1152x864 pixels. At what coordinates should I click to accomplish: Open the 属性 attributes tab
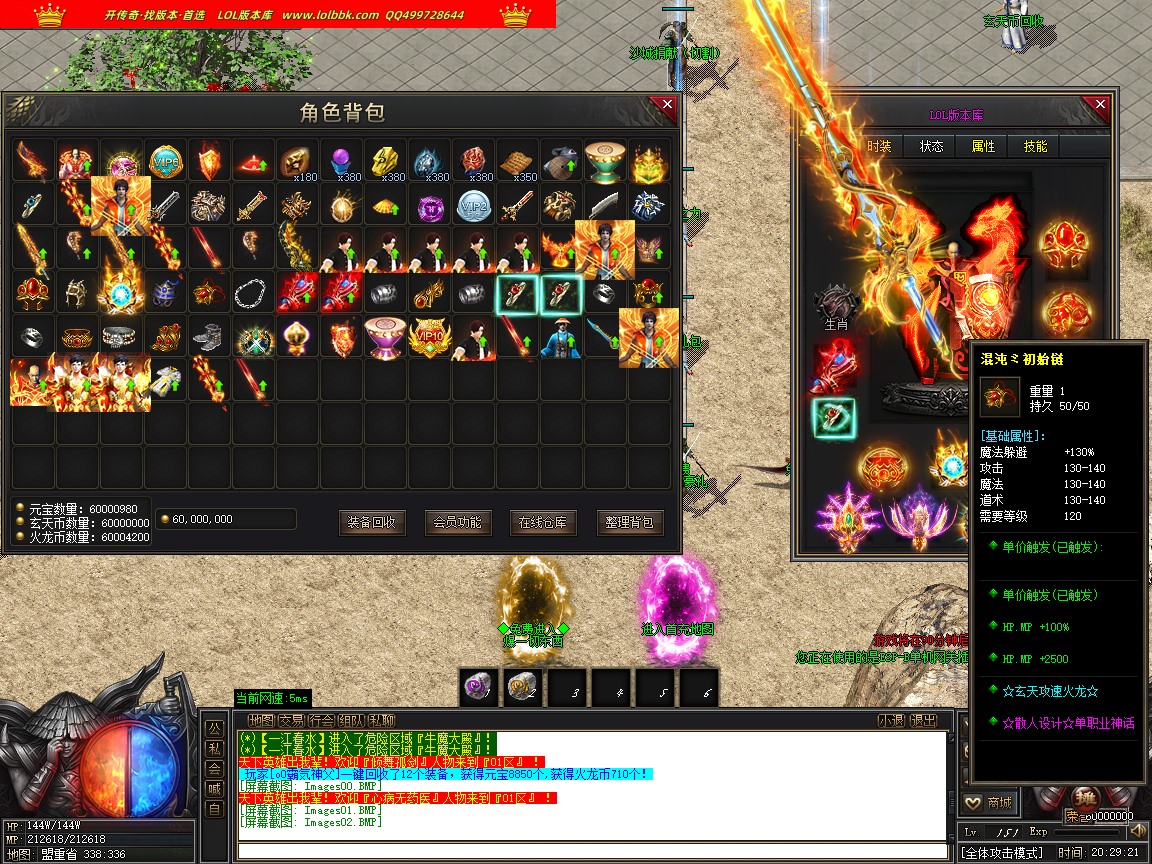click(983, 146)
